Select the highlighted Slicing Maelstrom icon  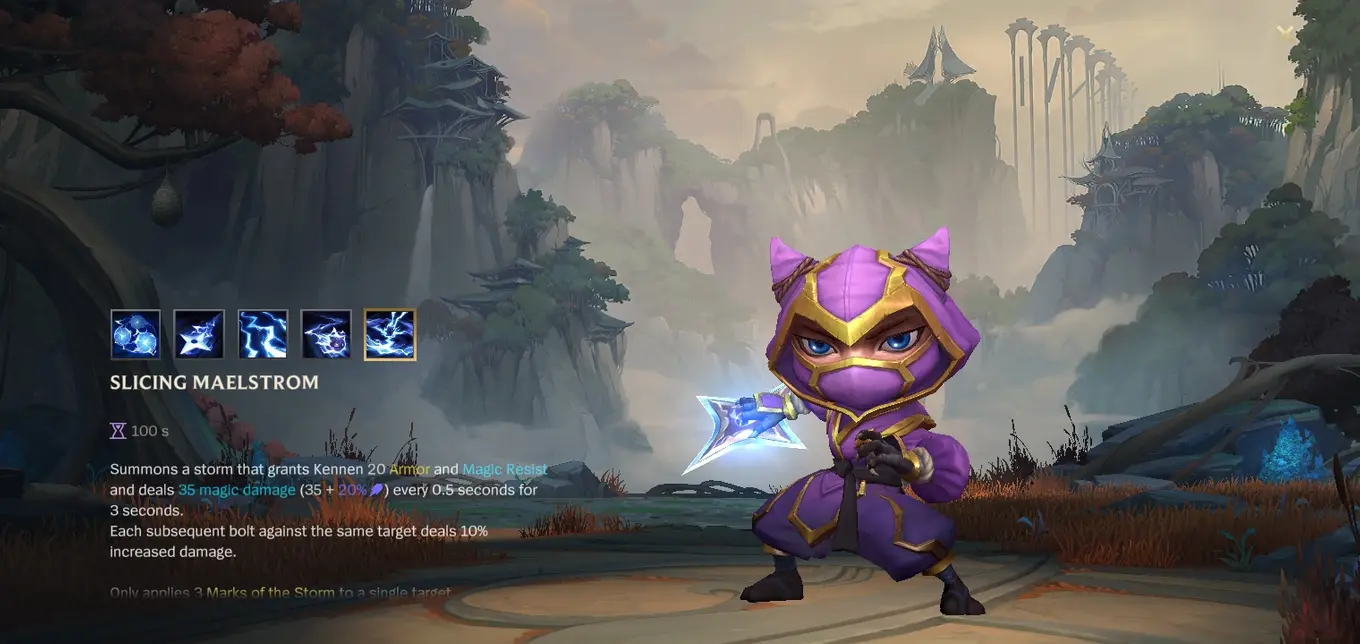tap(390, 334)
